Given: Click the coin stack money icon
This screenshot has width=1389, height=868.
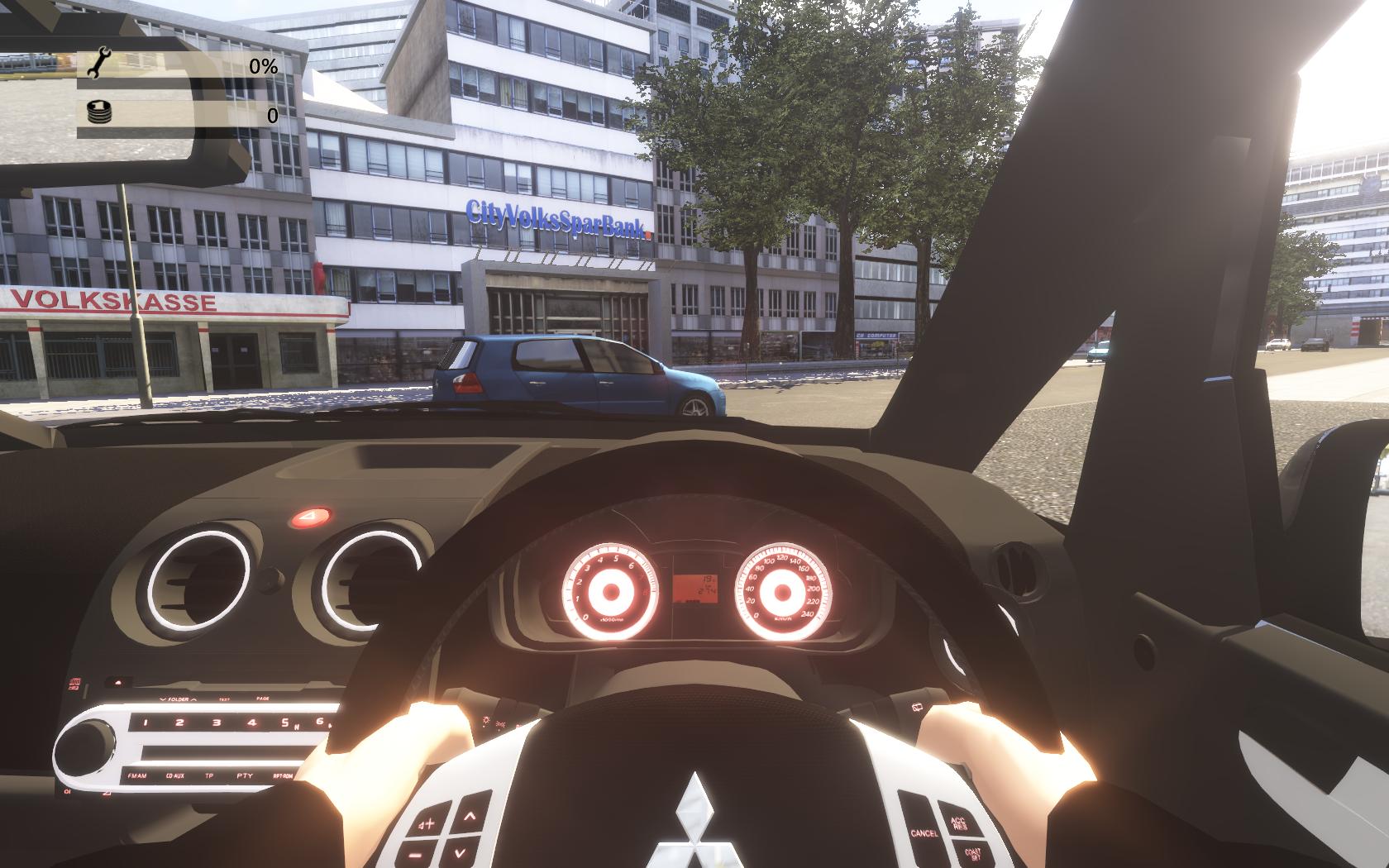Looking at the screenshot, I should (98, 113).
